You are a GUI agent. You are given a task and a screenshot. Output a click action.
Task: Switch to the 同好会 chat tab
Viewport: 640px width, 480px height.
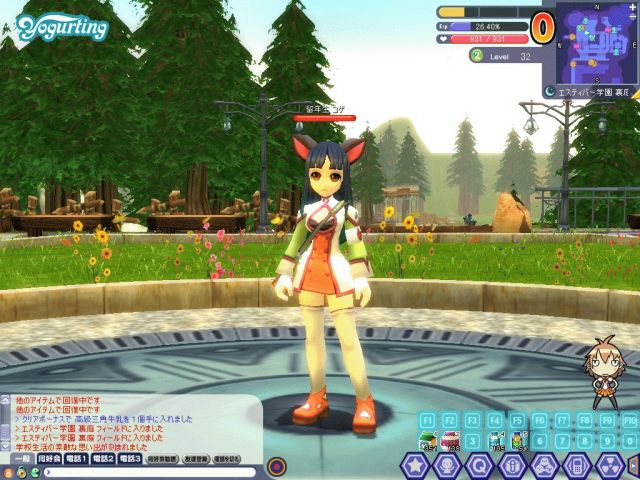tap(48, 458)
